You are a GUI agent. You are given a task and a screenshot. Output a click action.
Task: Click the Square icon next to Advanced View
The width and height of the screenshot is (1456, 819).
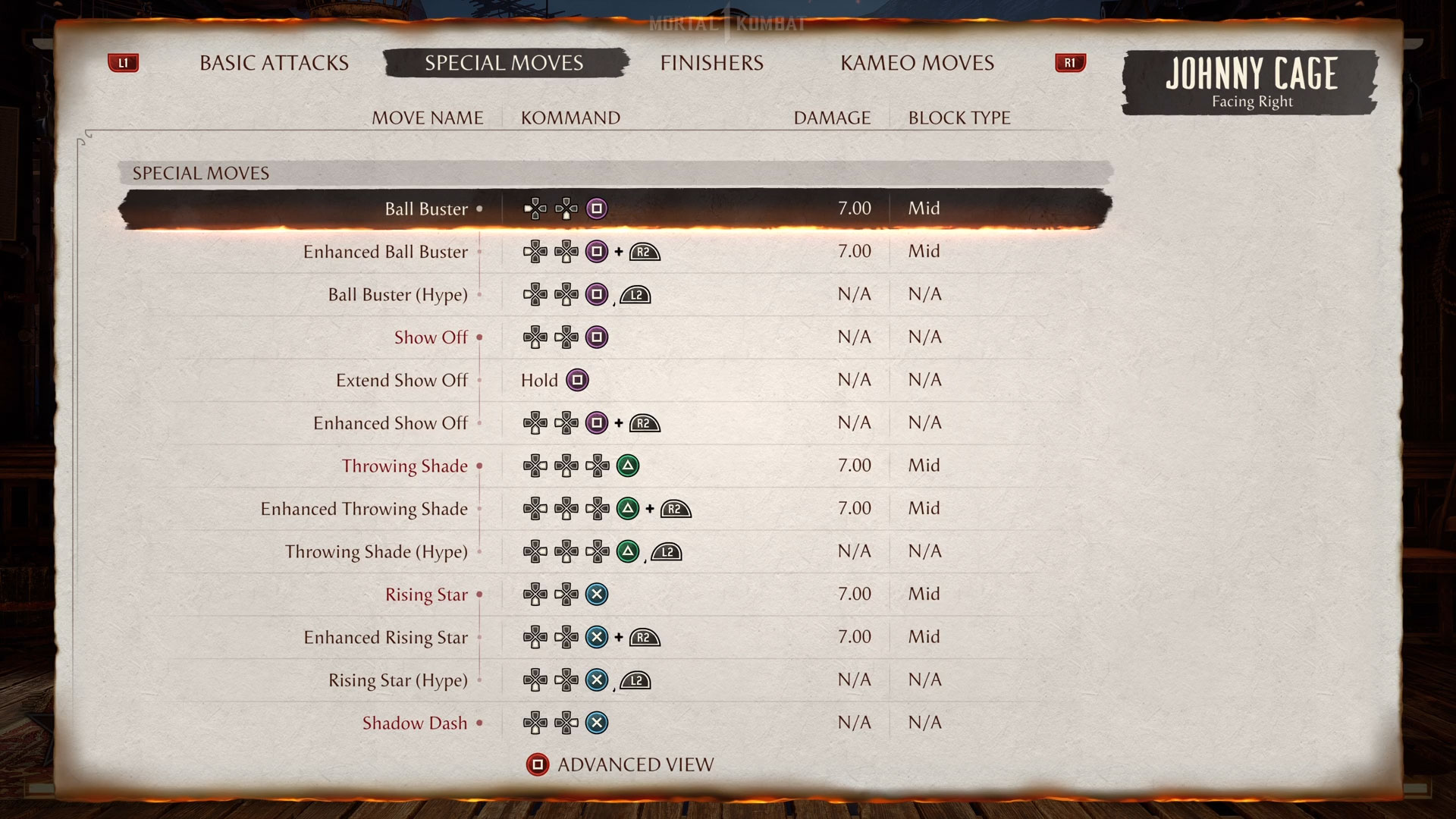[x=538, y=764]
